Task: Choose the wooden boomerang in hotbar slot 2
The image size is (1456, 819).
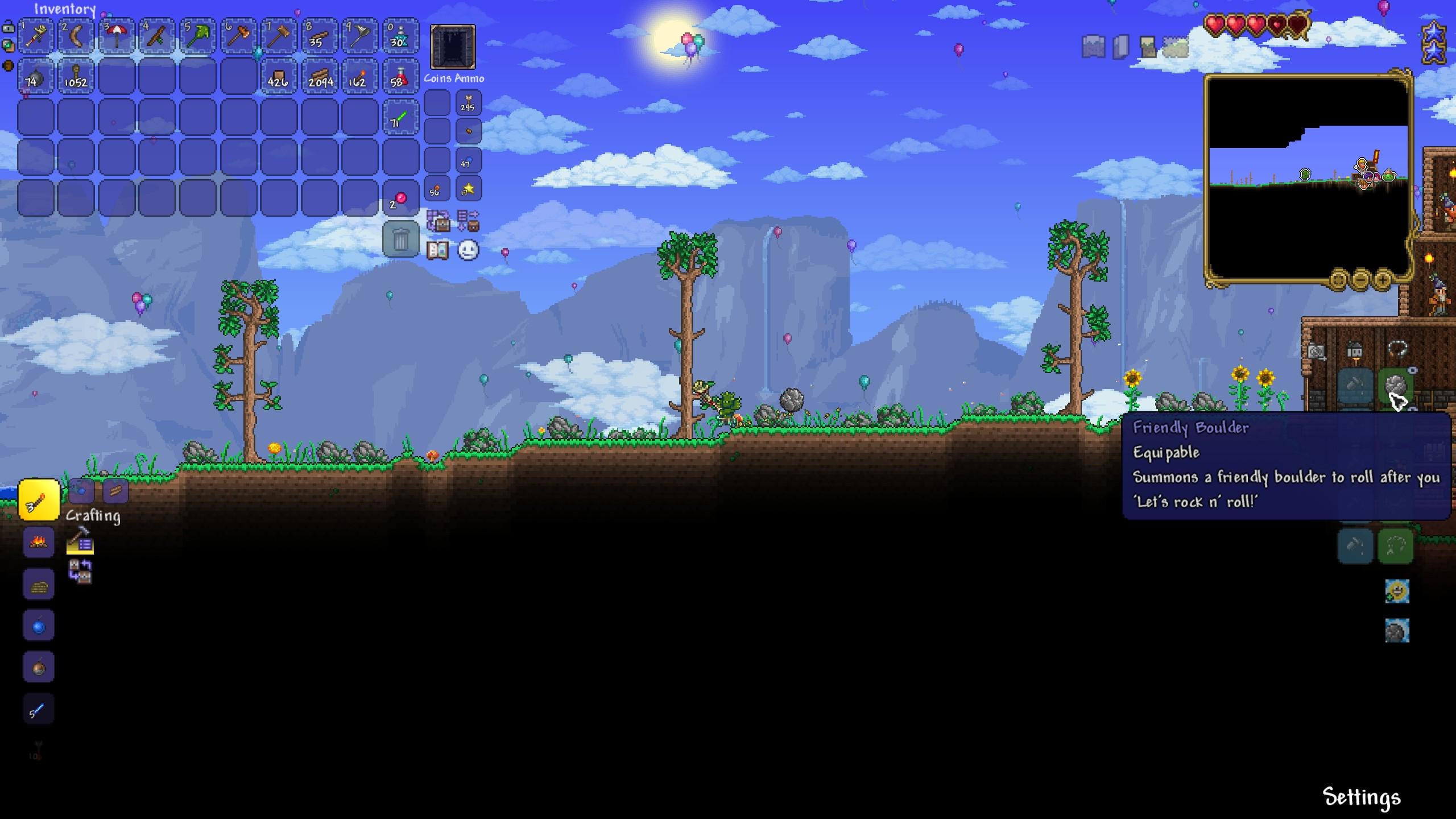Action: [x=76, y=36]
